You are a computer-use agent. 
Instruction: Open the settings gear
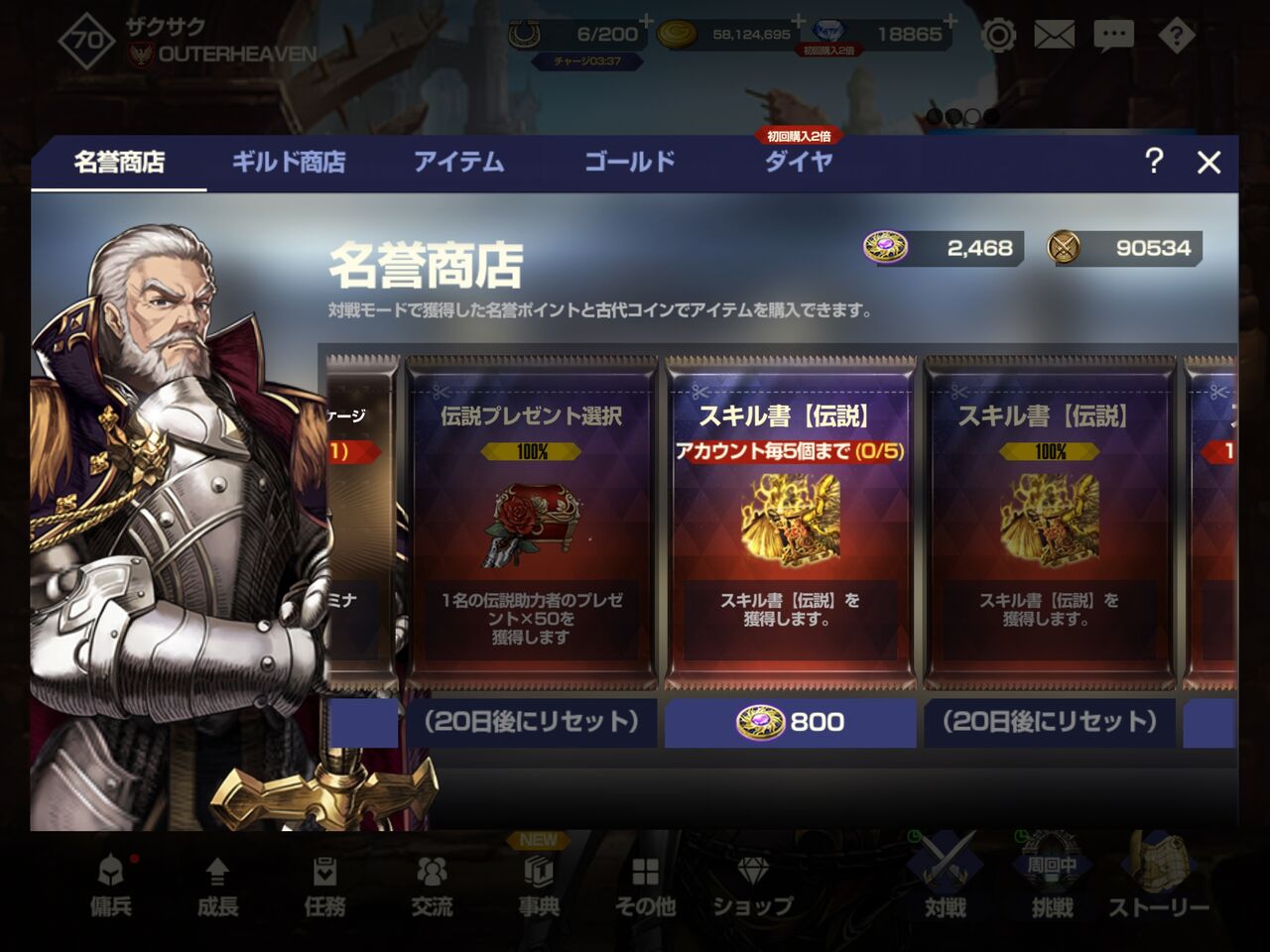coord(999,34)
